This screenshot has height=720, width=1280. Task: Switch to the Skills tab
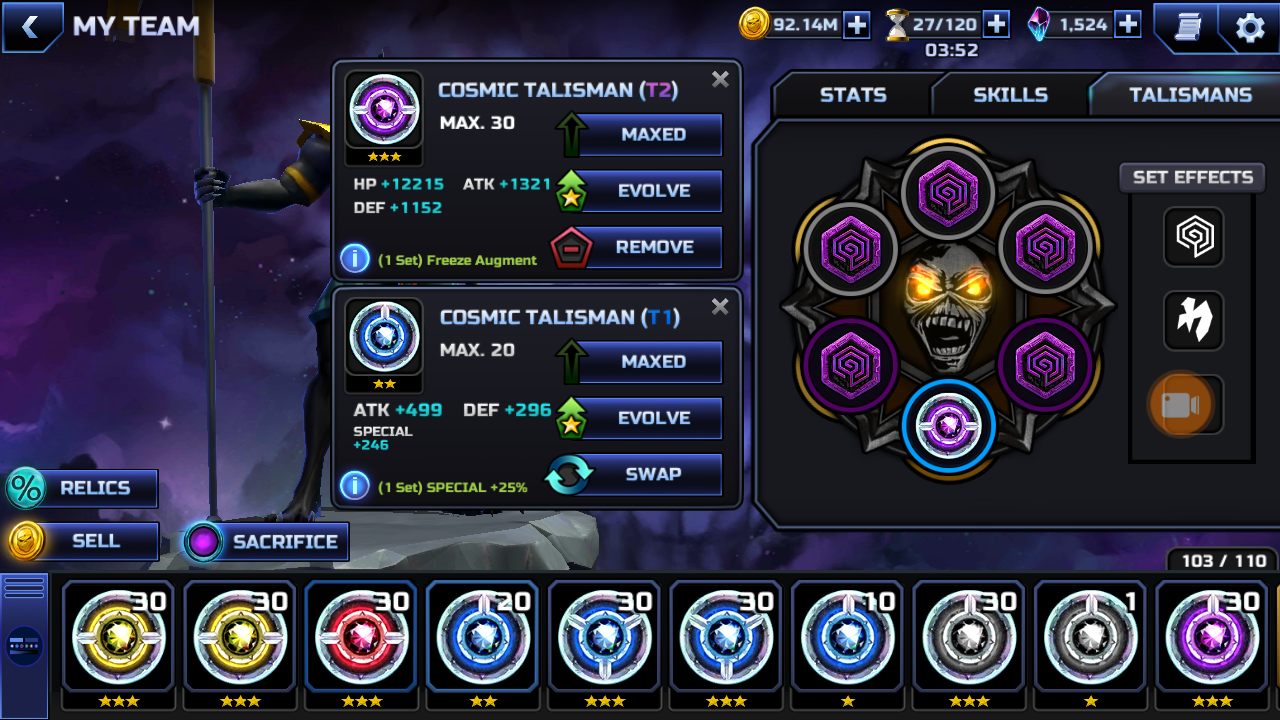1010,95
